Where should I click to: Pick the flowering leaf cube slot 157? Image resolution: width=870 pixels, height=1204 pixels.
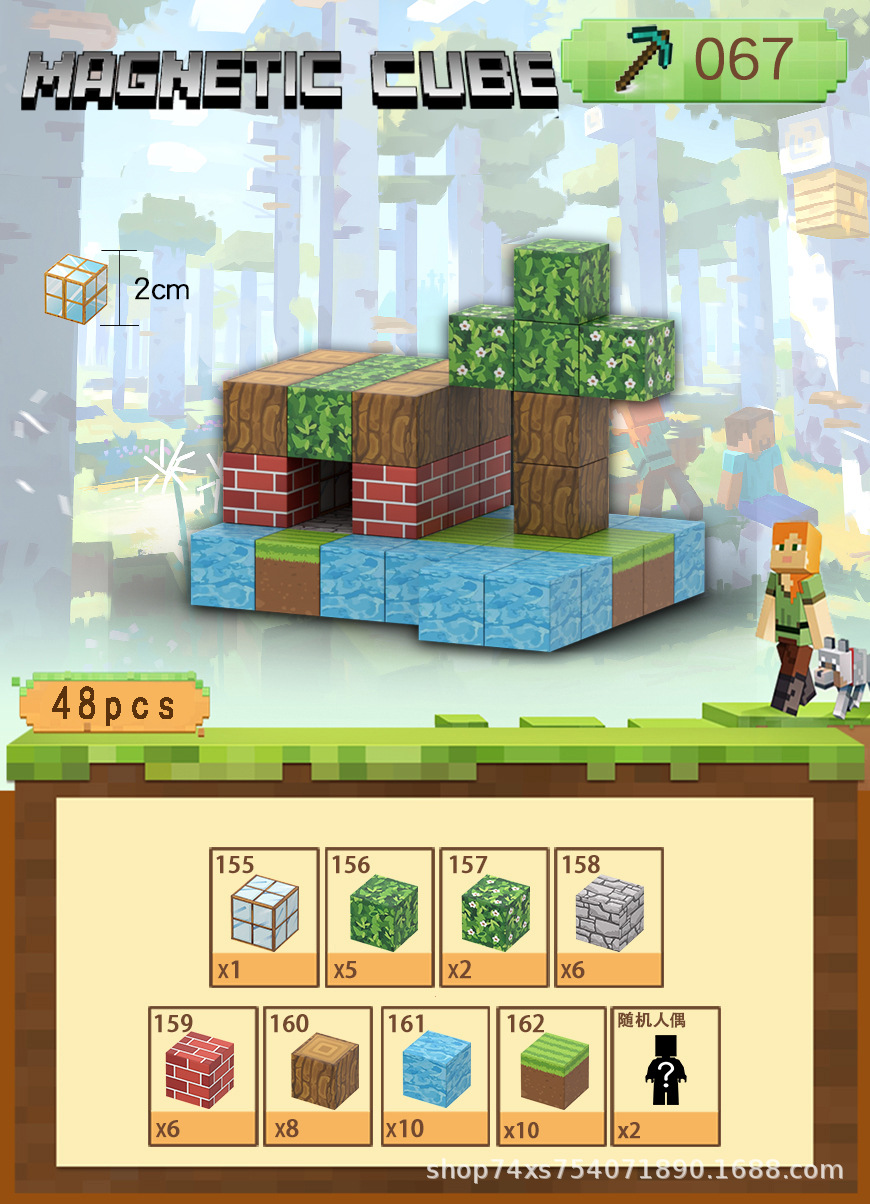coord(494,917)
